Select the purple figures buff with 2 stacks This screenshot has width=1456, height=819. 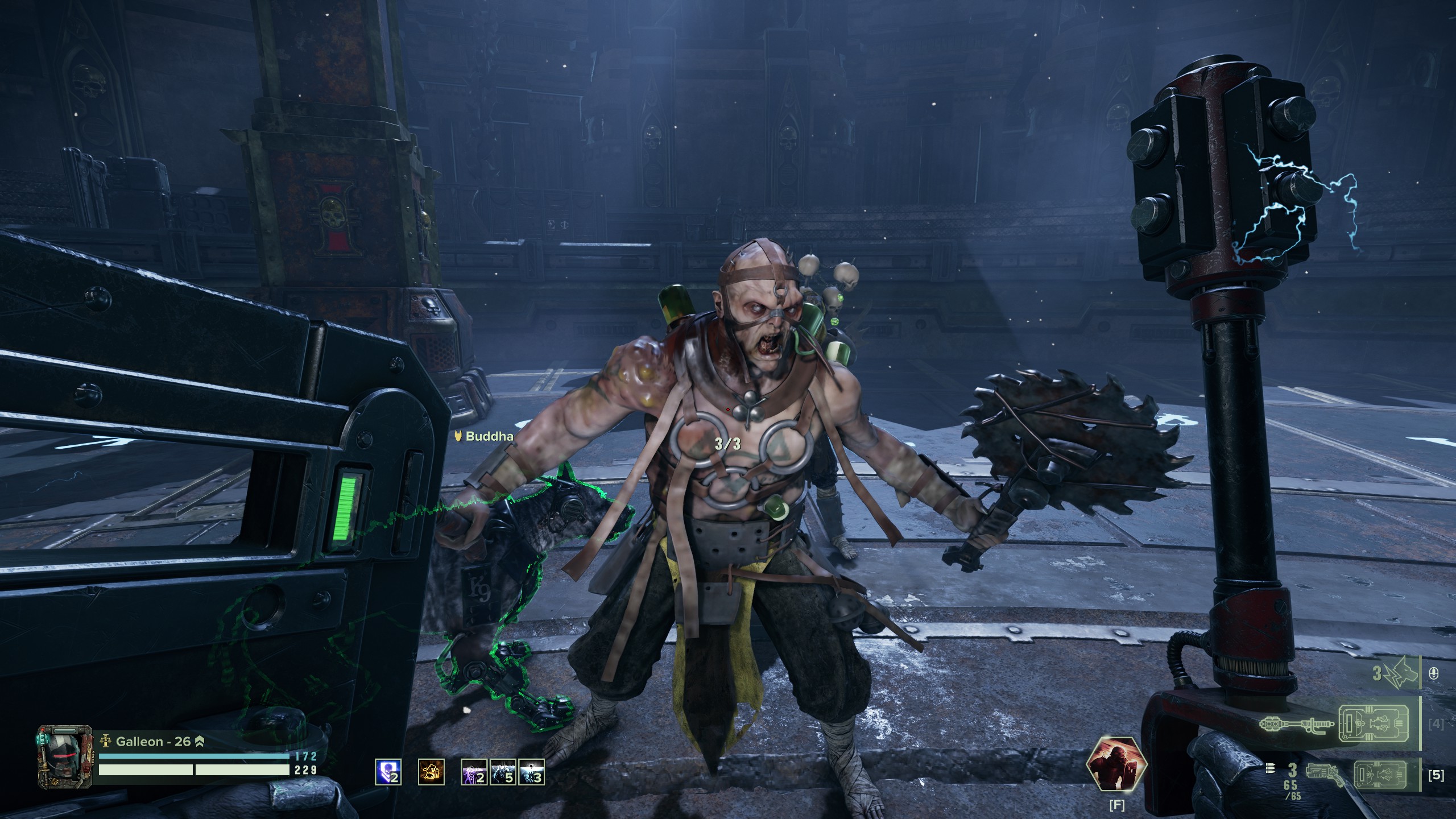[474, 772]
